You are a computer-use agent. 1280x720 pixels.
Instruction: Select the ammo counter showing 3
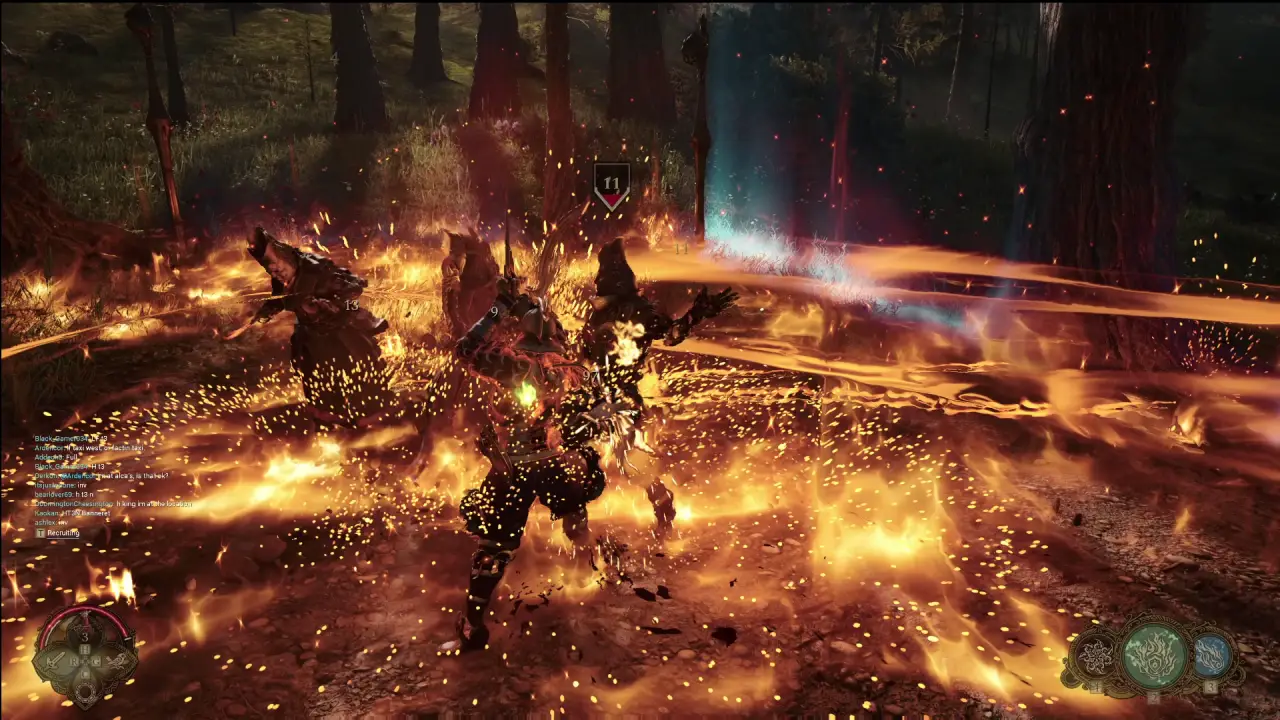click(x=84, y=637)
